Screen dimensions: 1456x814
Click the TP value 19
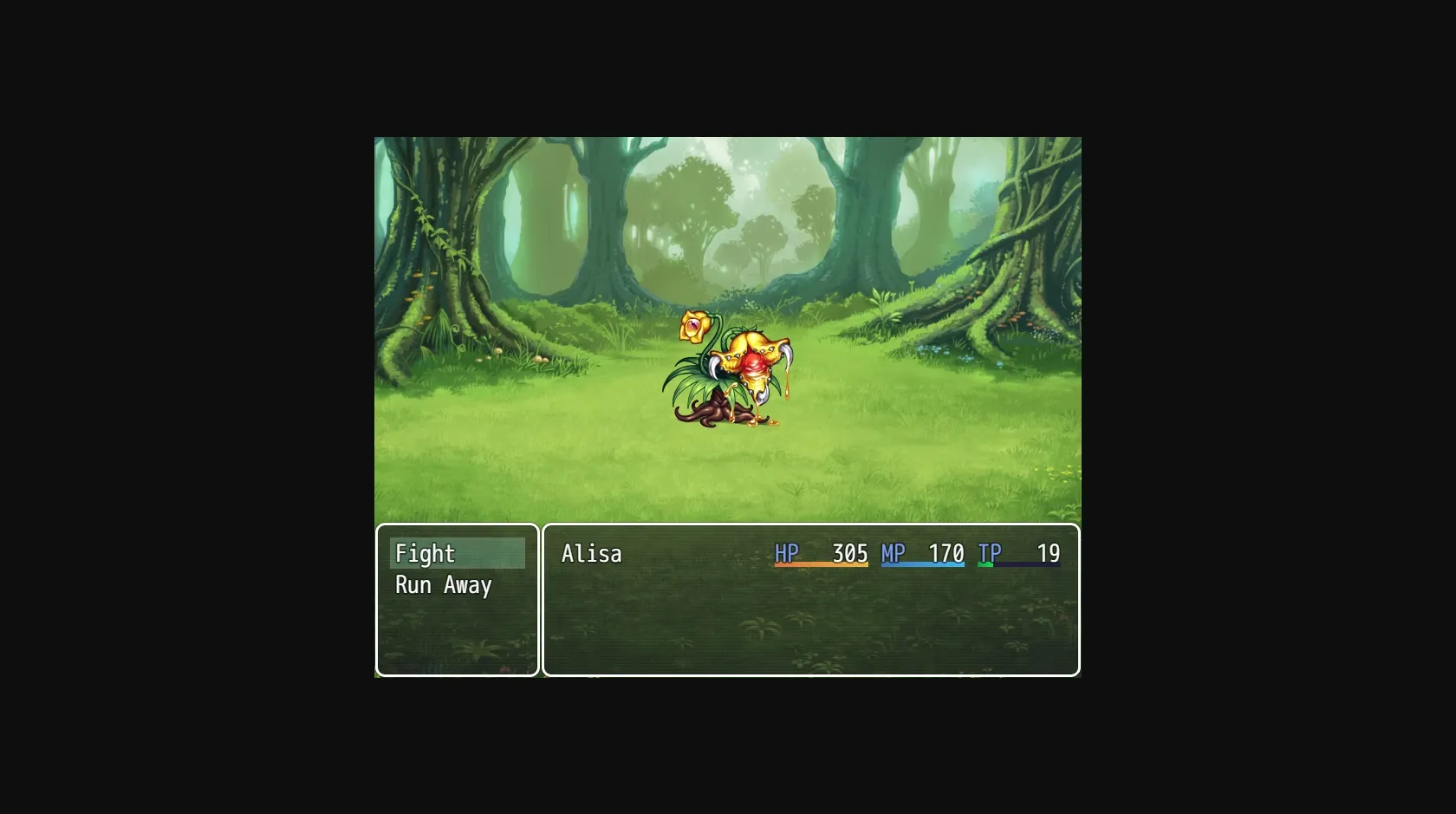1047,552
